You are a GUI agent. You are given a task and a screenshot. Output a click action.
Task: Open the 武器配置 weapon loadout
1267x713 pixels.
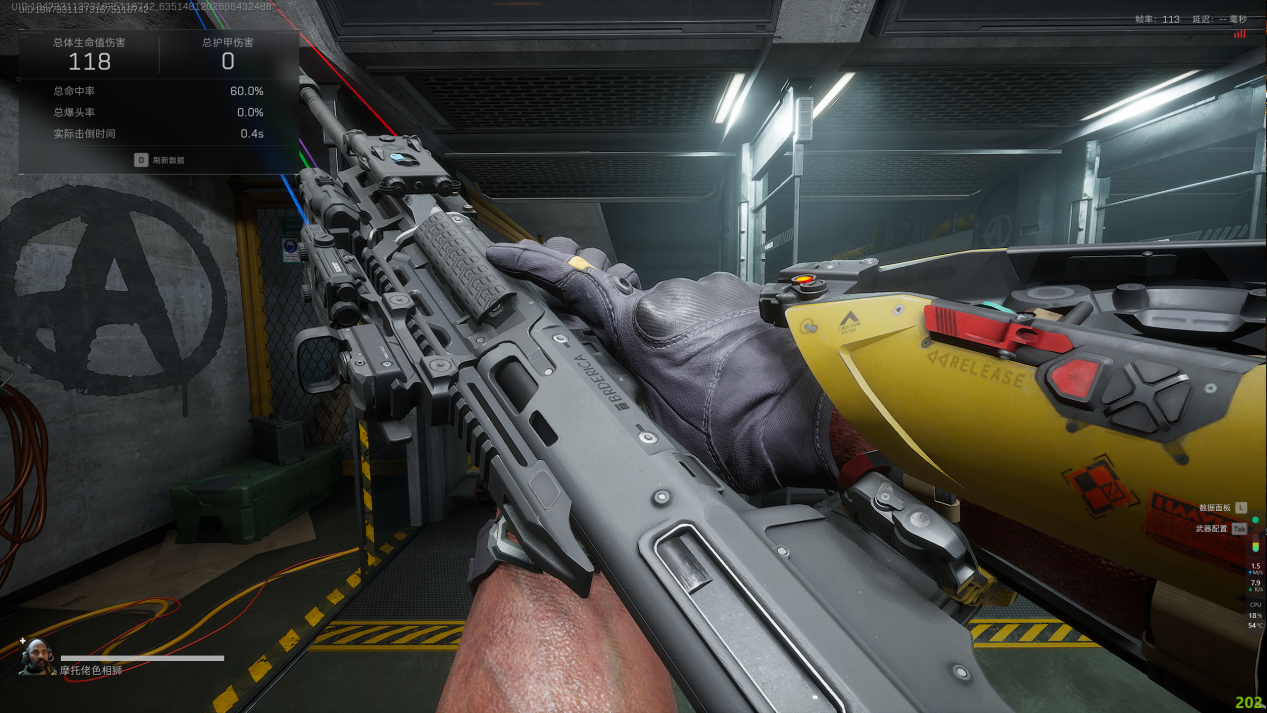click(1213, 529)
